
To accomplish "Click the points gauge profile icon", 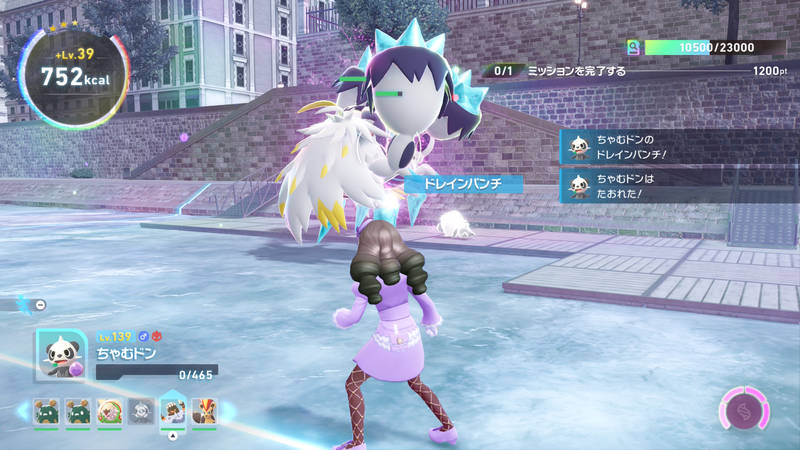I will 633,47.
